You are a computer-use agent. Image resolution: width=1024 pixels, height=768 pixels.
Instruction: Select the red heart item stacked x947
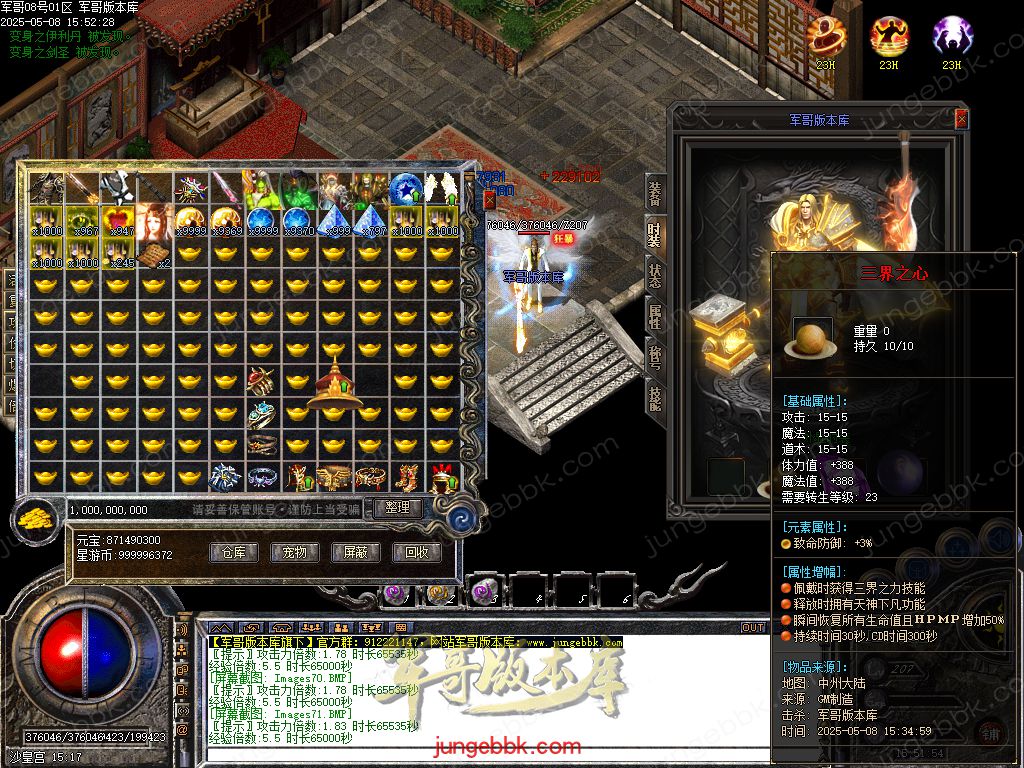118,220
